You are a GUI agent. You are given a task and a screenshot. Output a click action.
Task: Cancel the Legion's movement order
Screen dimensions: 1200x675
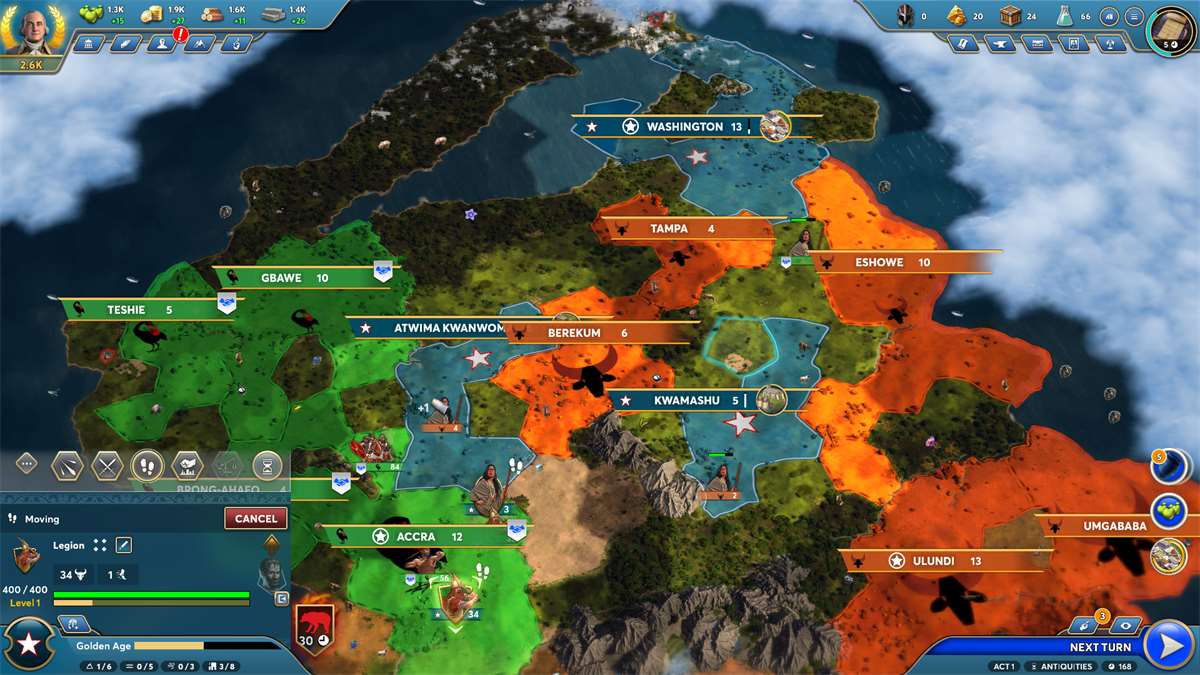tap(256, 518)
